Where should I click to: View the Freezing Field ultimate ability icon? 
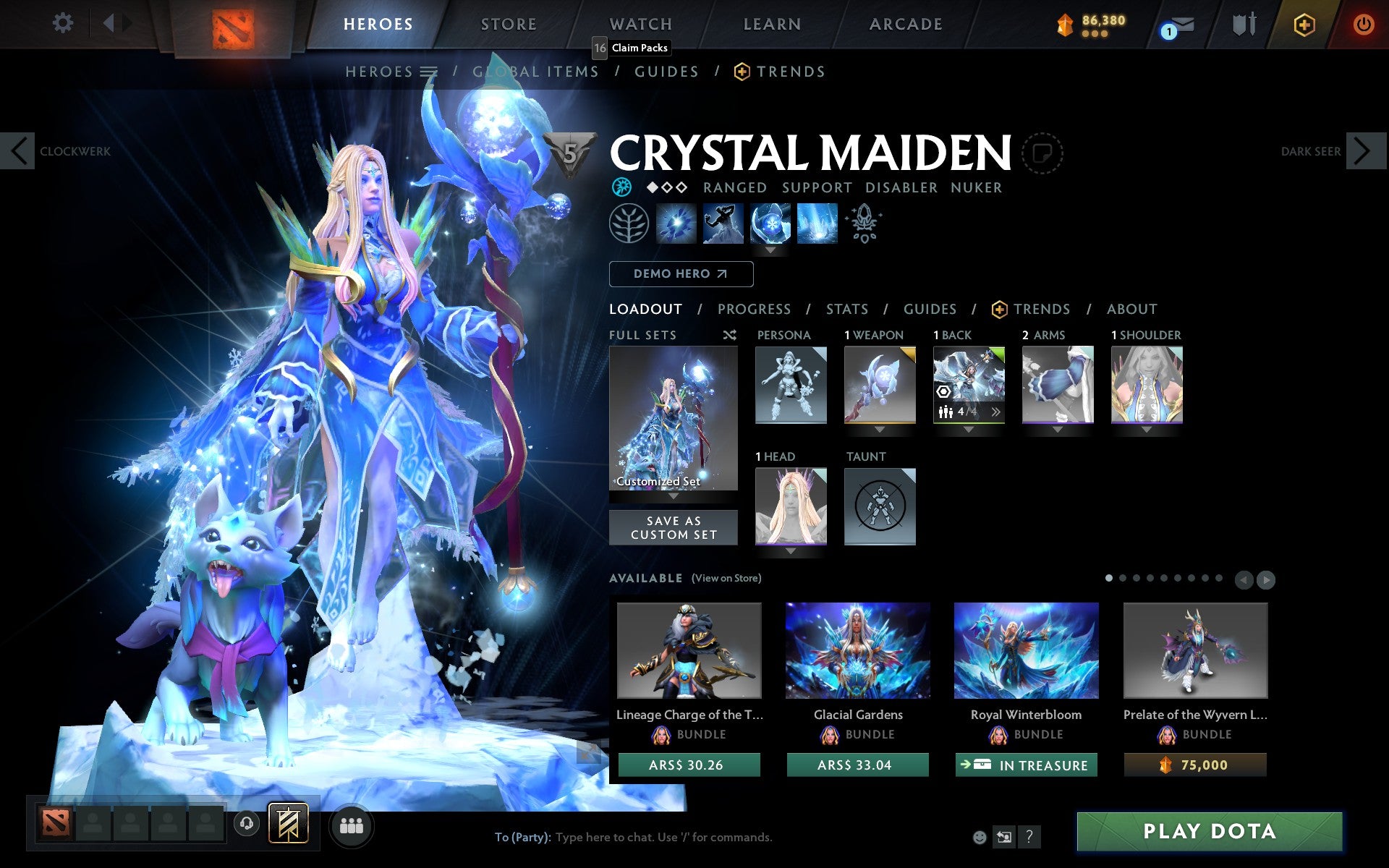817,224
